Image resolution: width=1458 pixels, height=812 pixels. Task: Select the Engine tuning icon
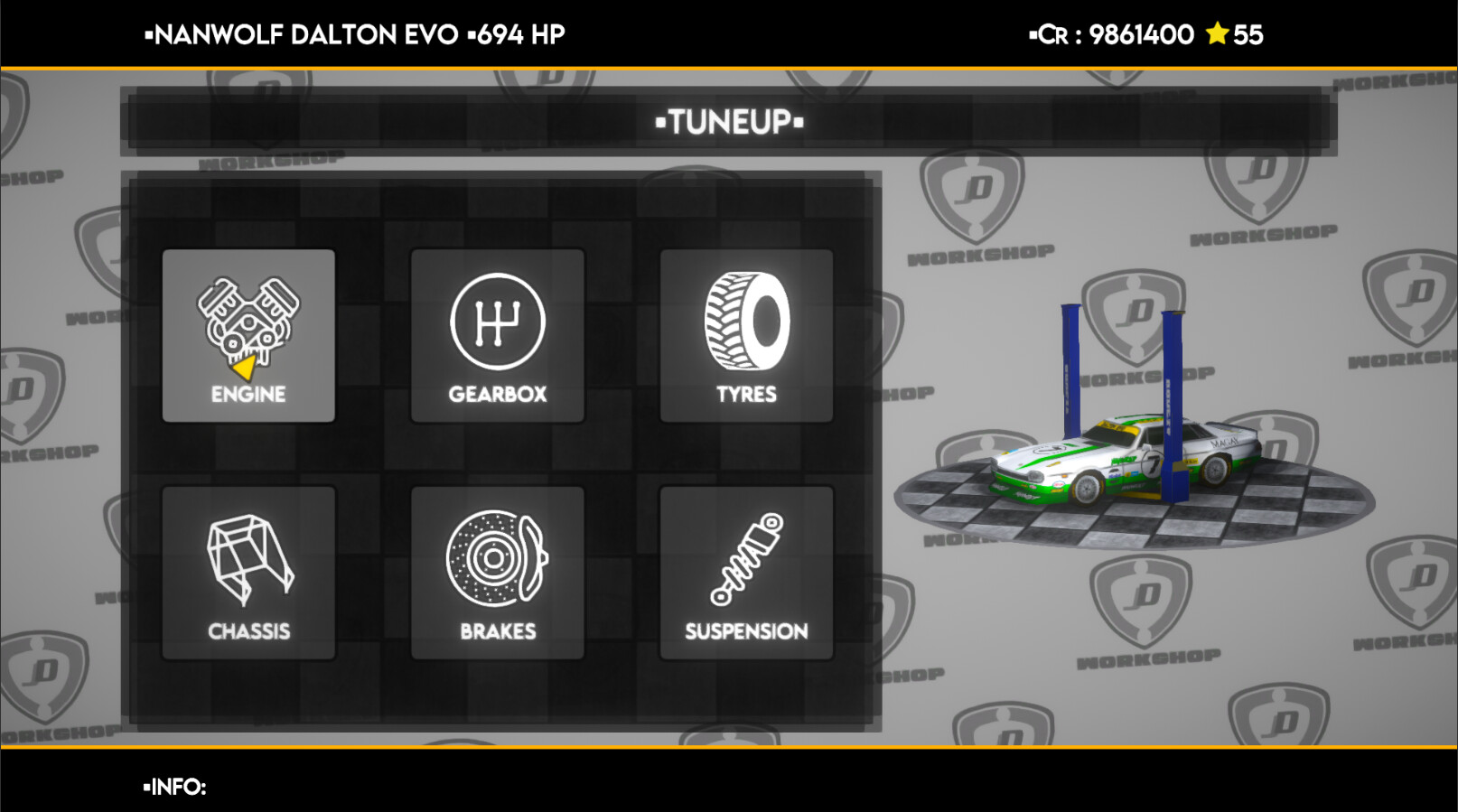click(x=248, y=321)
